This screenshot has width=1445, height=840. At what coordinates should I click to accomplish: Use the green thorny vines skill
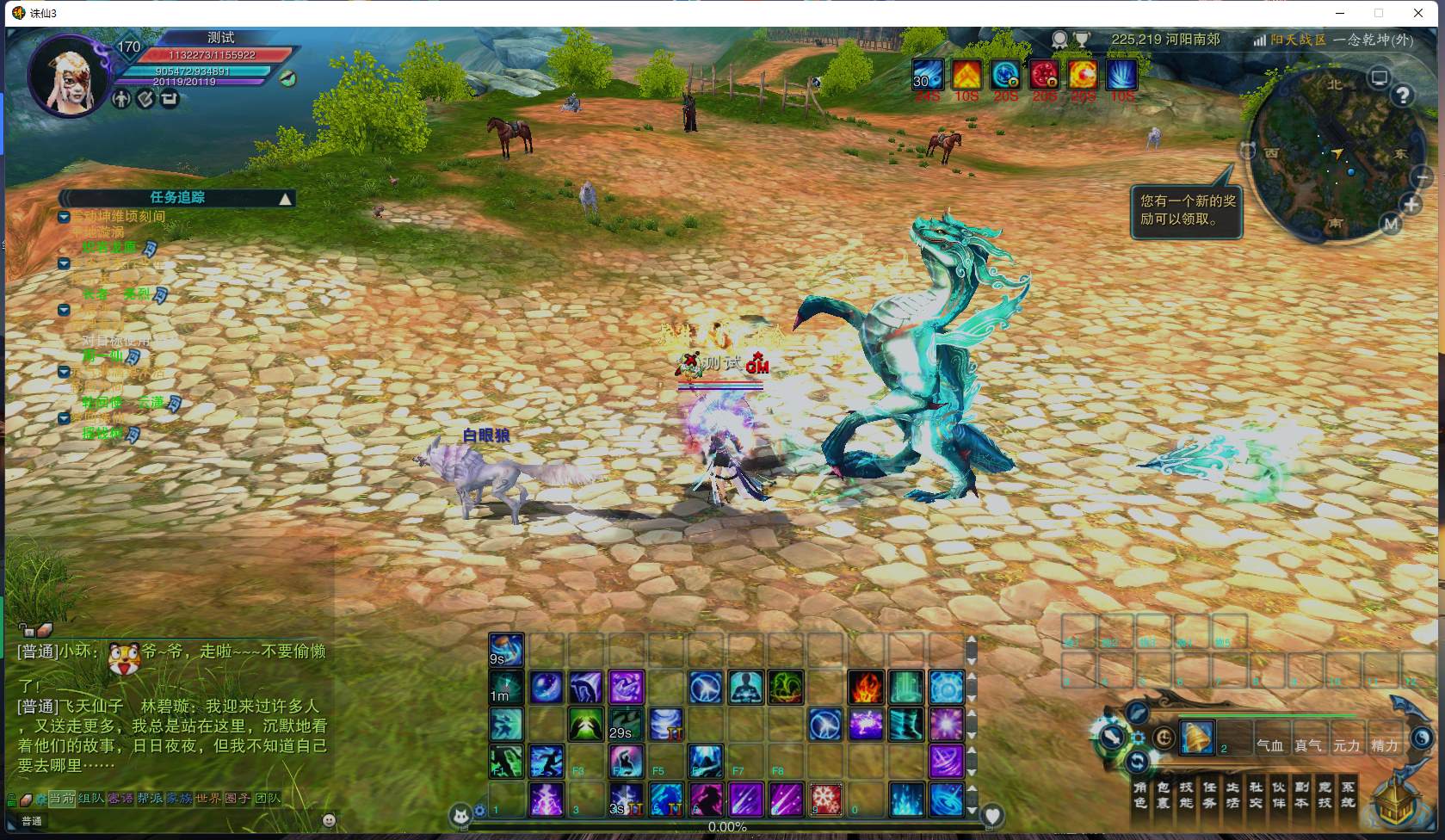point(786,688)
